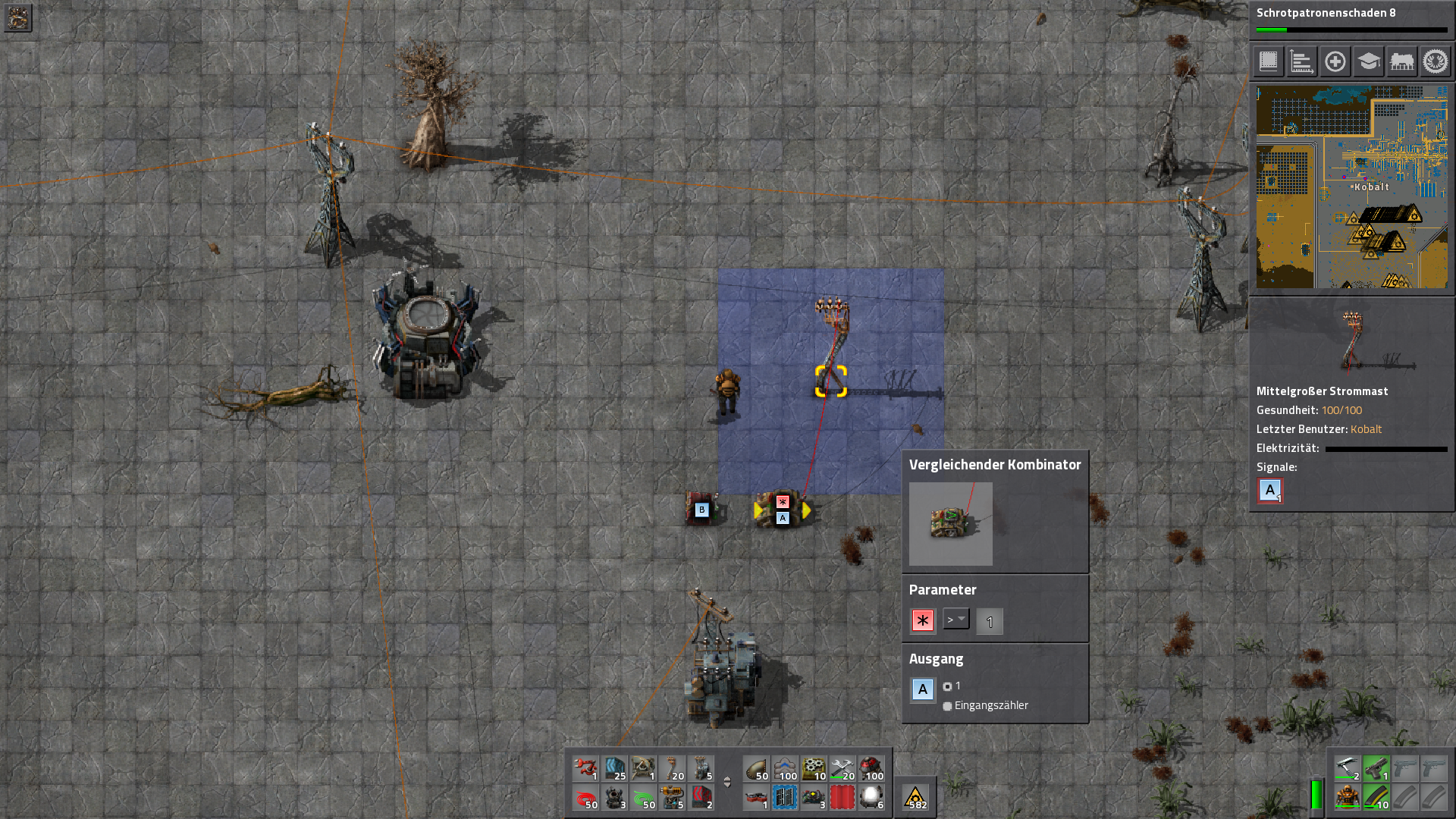Open the graduation cap tutorials button
This screenshot has height=819, width=1456.
click(1369, 61)
